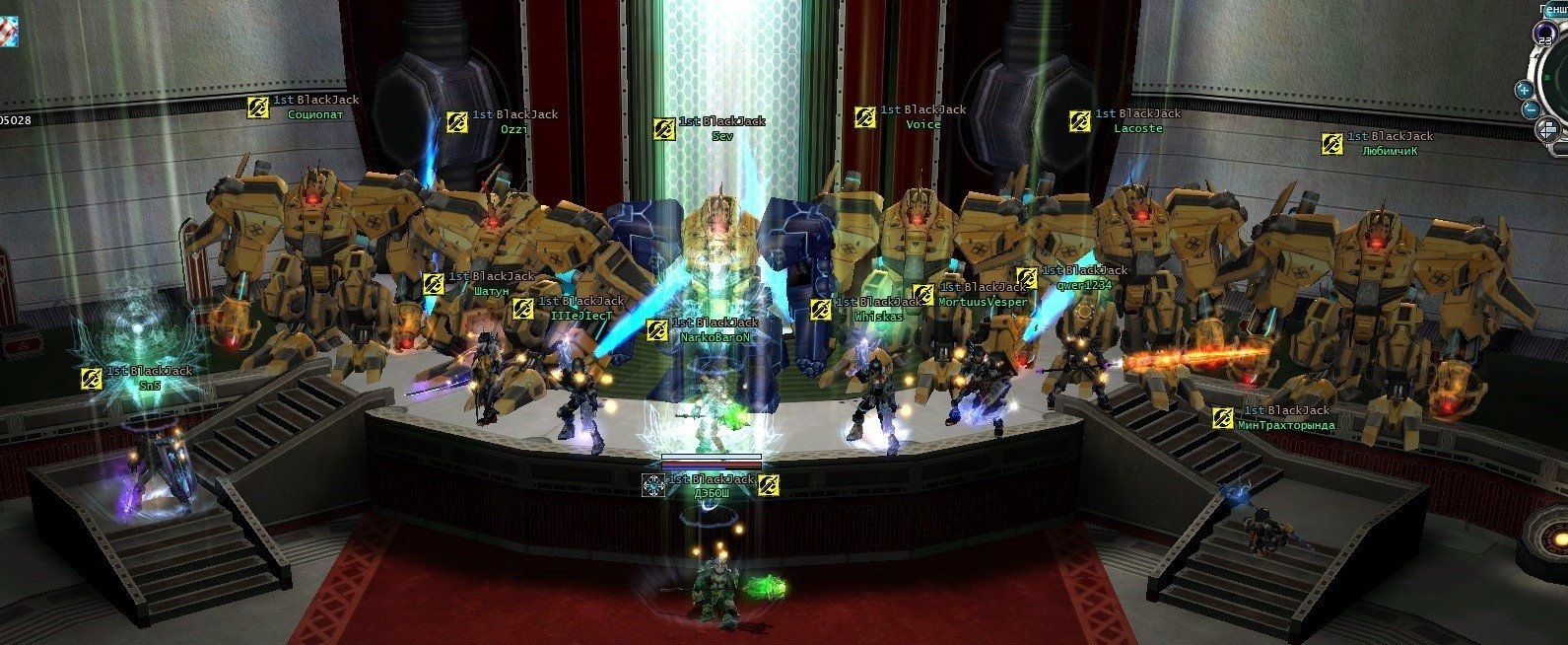Select the qwer1234 nameplate

[x=1083, y=284]
